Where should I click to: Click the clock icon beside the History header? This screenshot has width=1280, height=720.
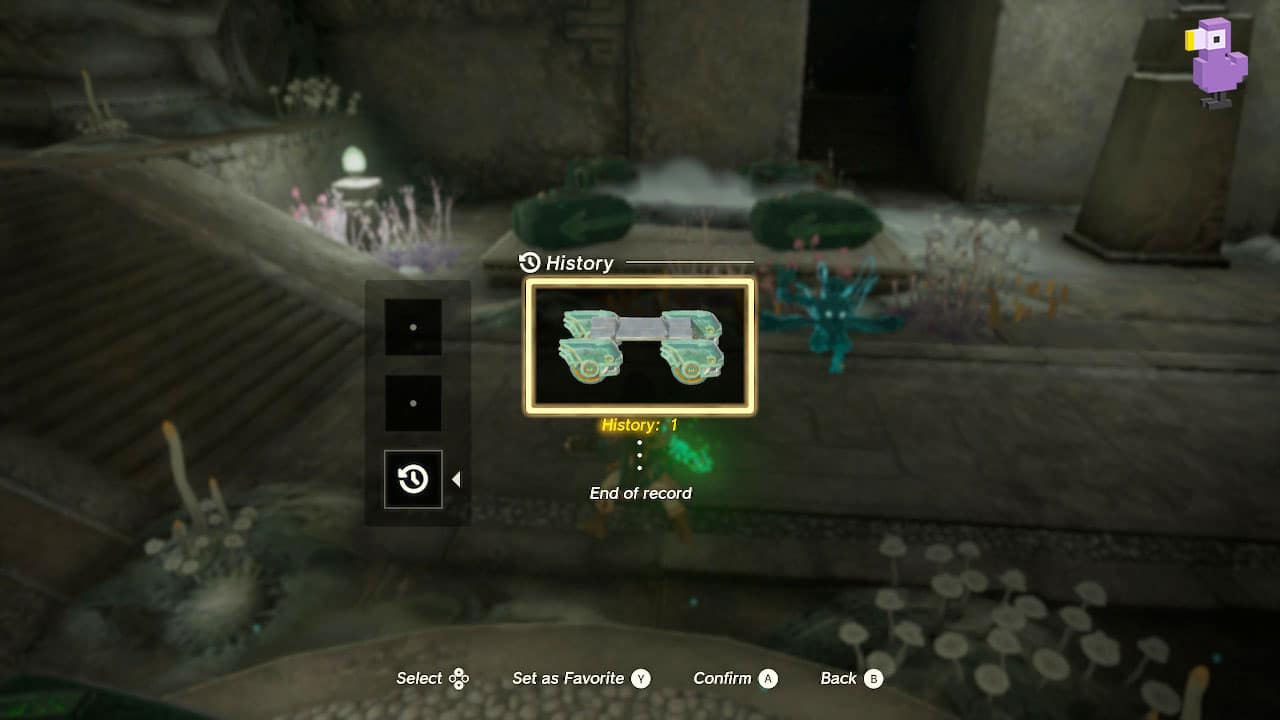[x=529, y=263]
